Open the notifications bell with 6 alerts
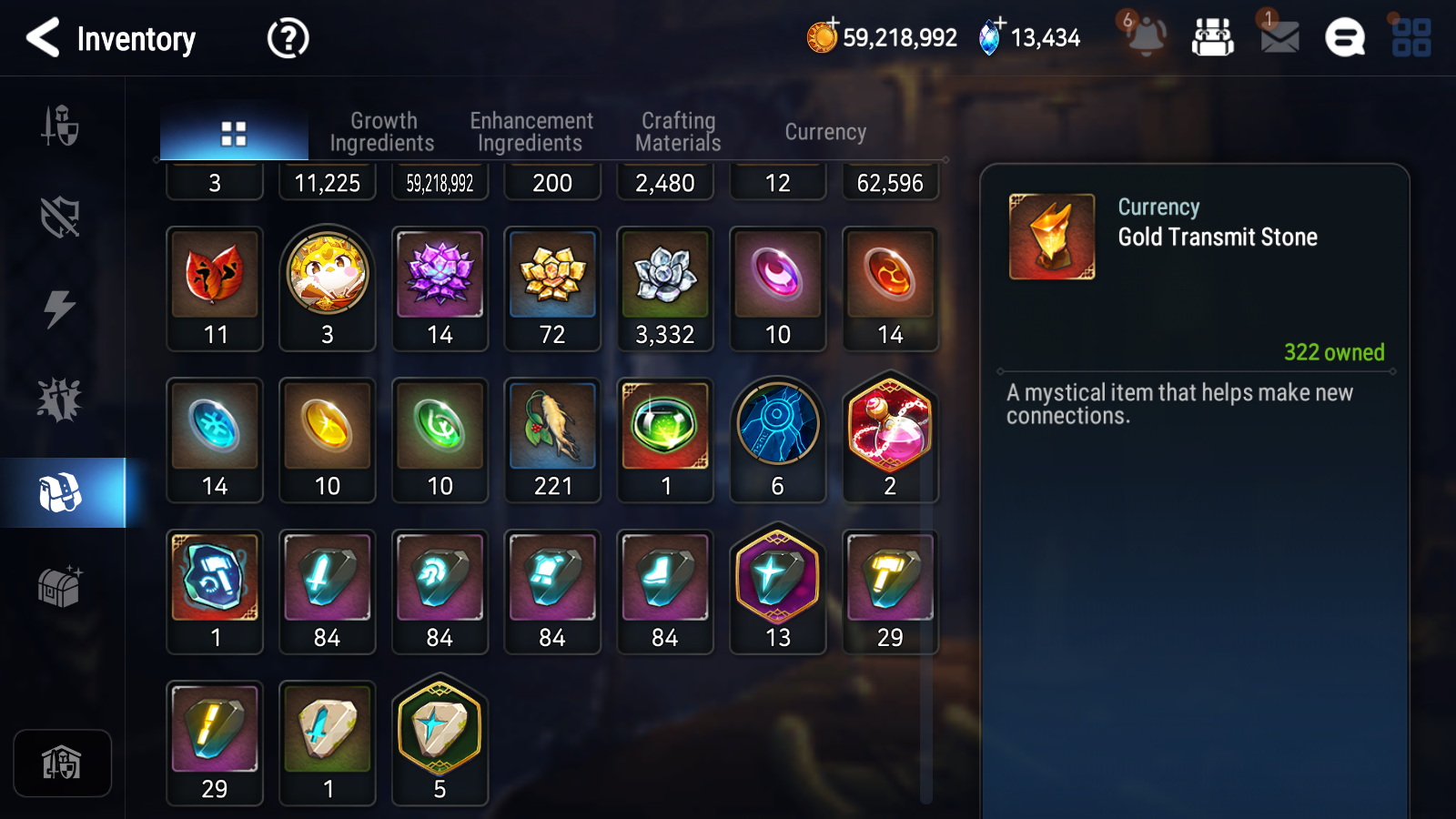Screen dimensions: 1456x819 tap(1146, 38)
